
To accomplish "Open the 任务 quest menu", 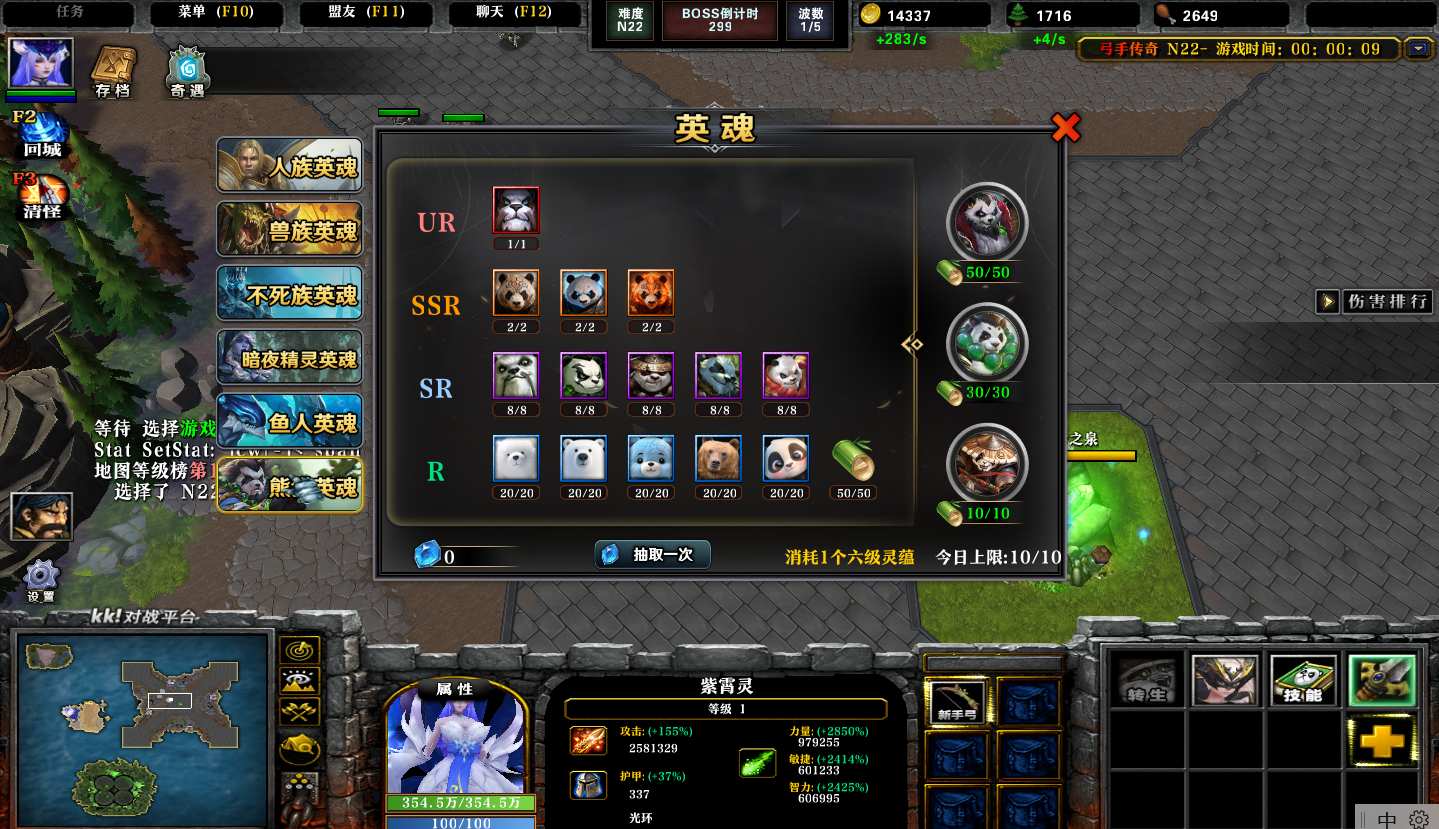I will [69, 13].
